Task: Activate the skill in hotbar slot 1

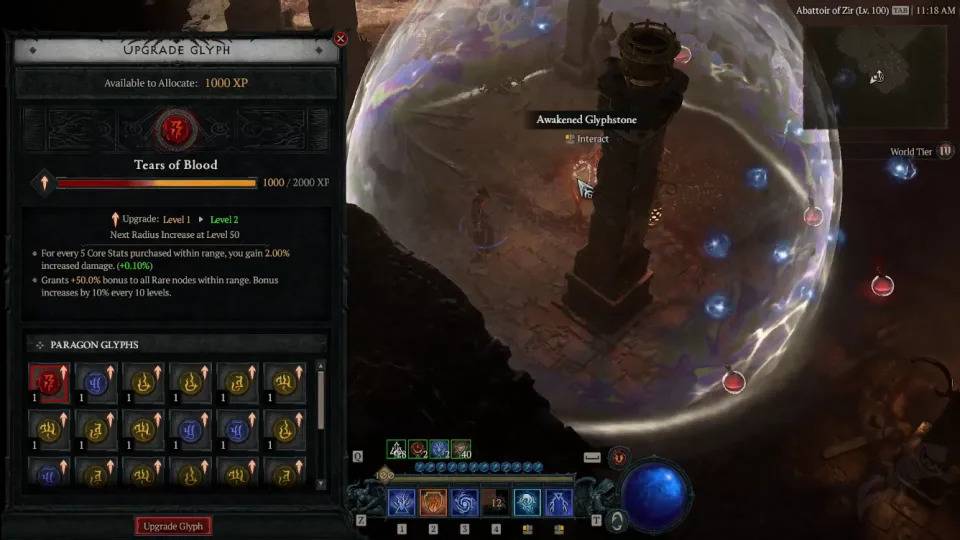Action: 402,503
